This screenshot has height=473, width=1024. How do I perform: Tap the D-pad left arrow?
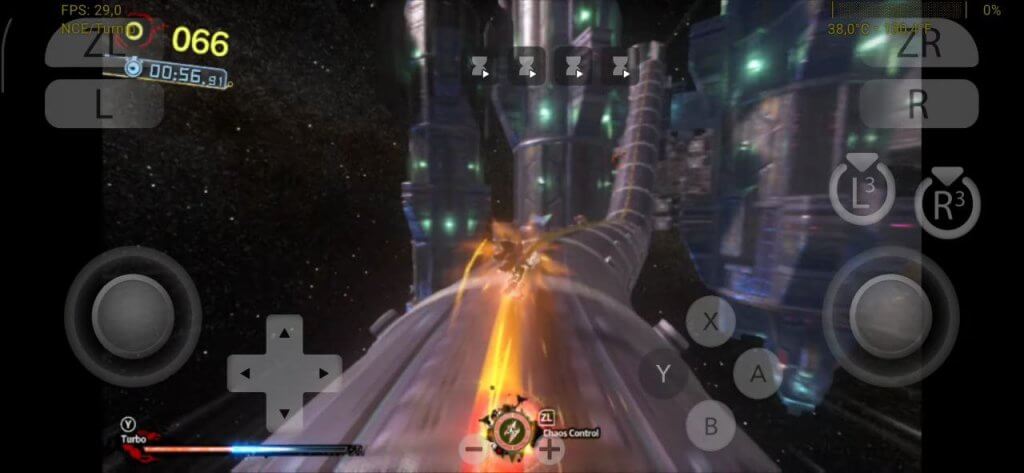(245, 374)
